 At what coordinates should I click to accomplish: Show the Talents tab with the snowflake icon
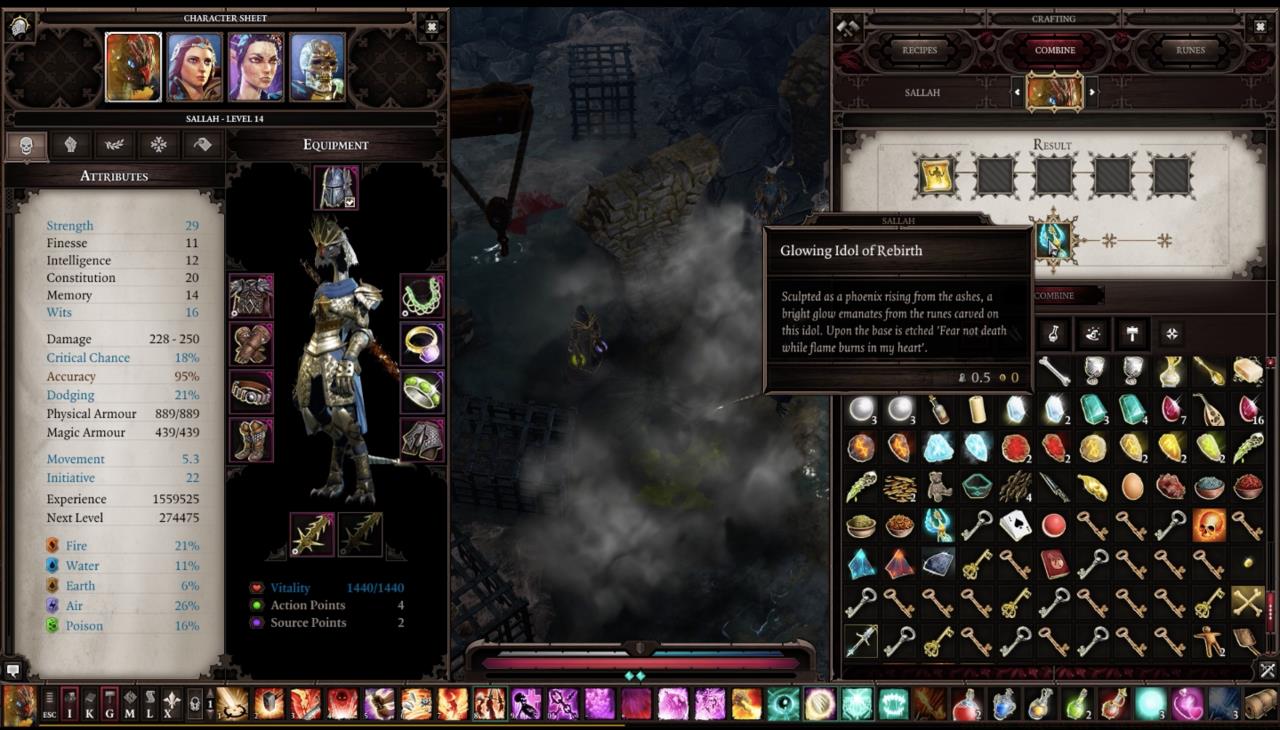(x=158, y=145)
